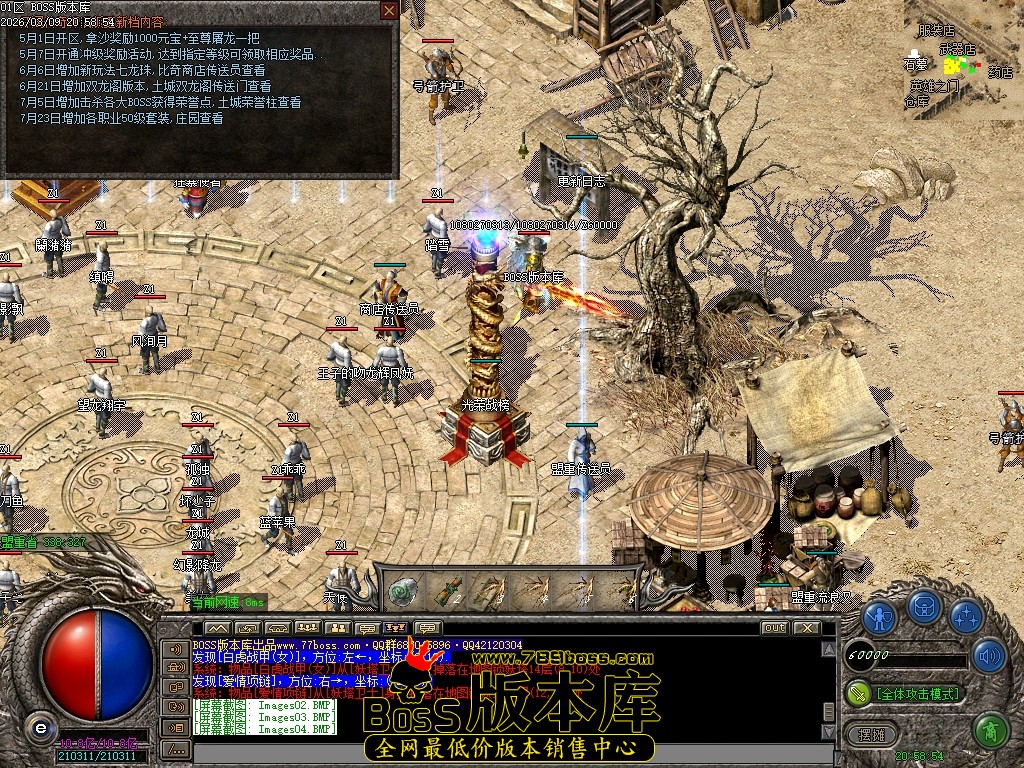The height and width of the screenshot is (768, 1024).
Task: Click the 'out' button above chat
Action: (x=773, y=628)
